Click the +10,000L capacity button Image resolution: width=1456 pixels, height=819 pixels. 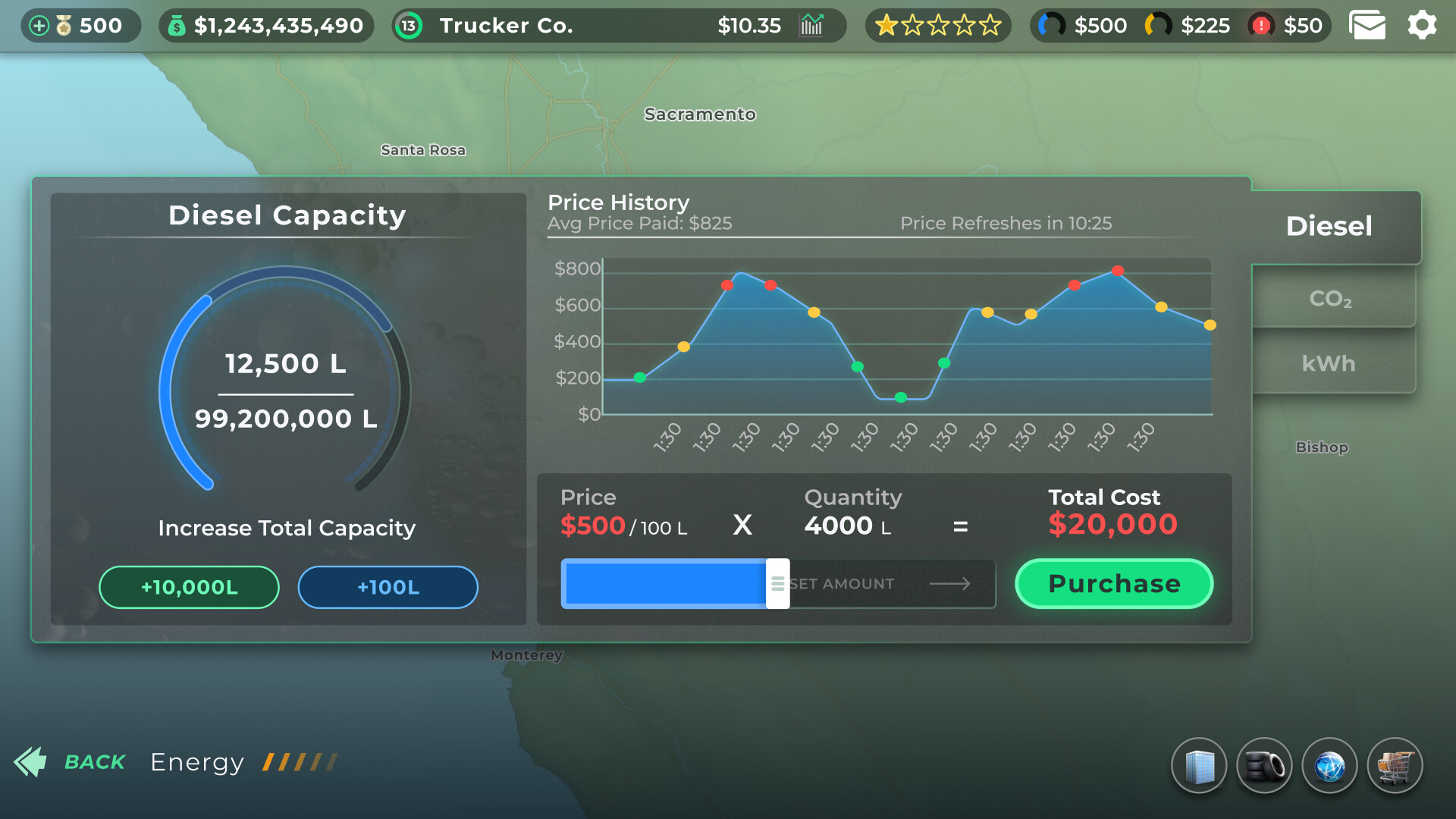[x=189, y=586]
